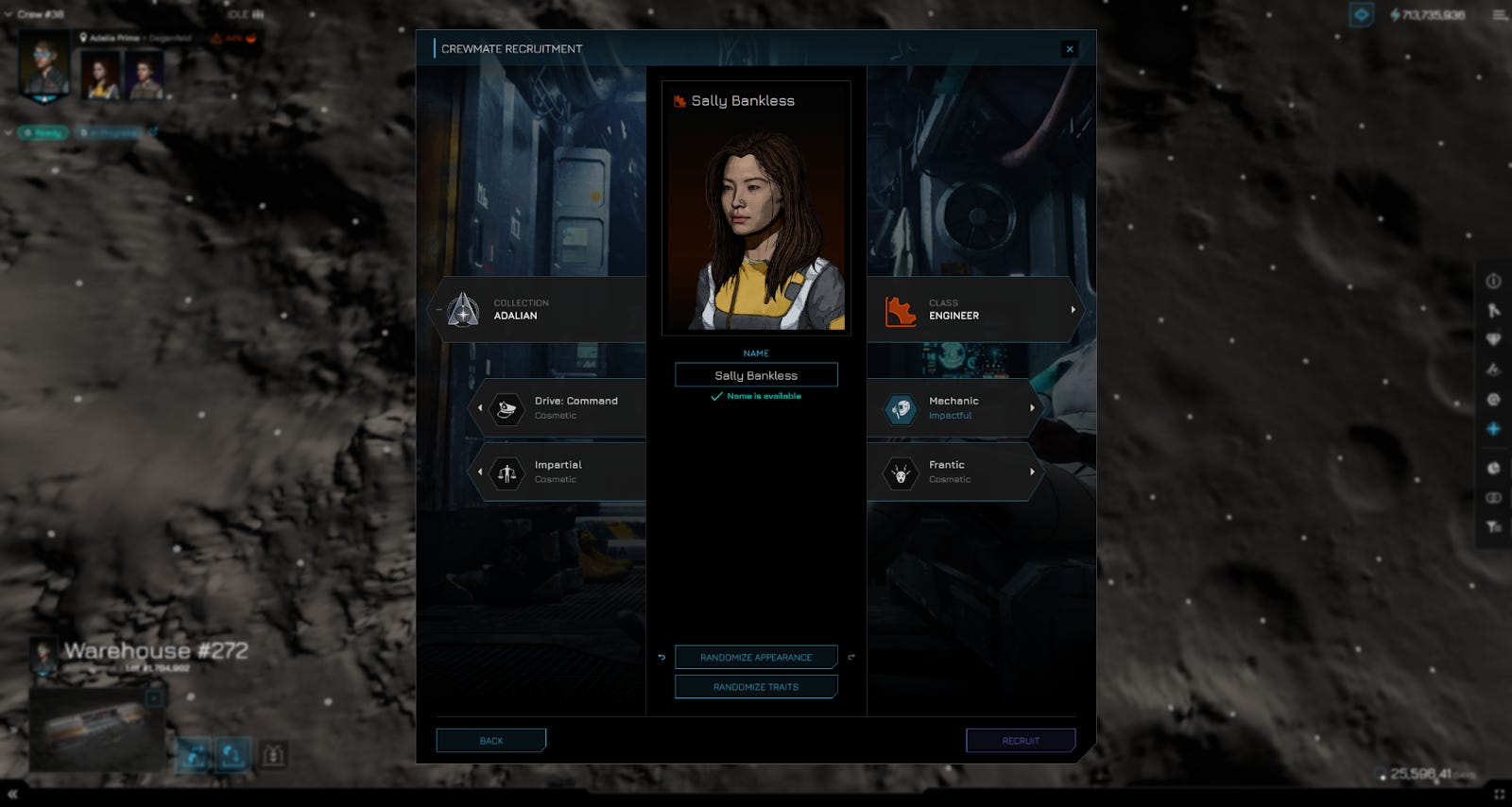The width and height of the screenshot is (1512, 807).
Task: Redo appearance with the right arrow icon
Action: [x=851, y=657]
